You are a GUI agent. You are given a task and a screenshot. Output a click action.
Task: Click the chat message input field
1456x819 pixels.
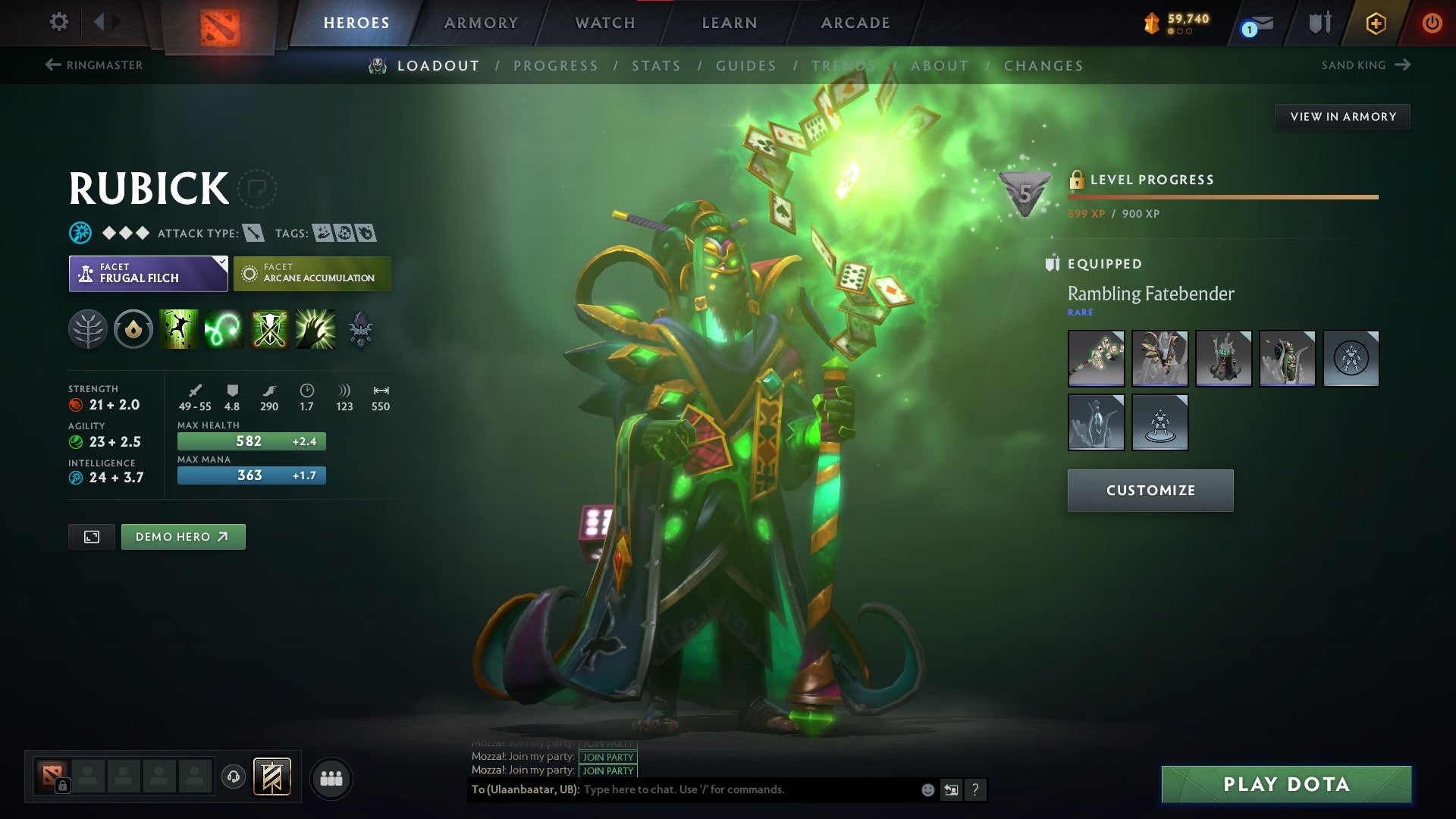720,789
